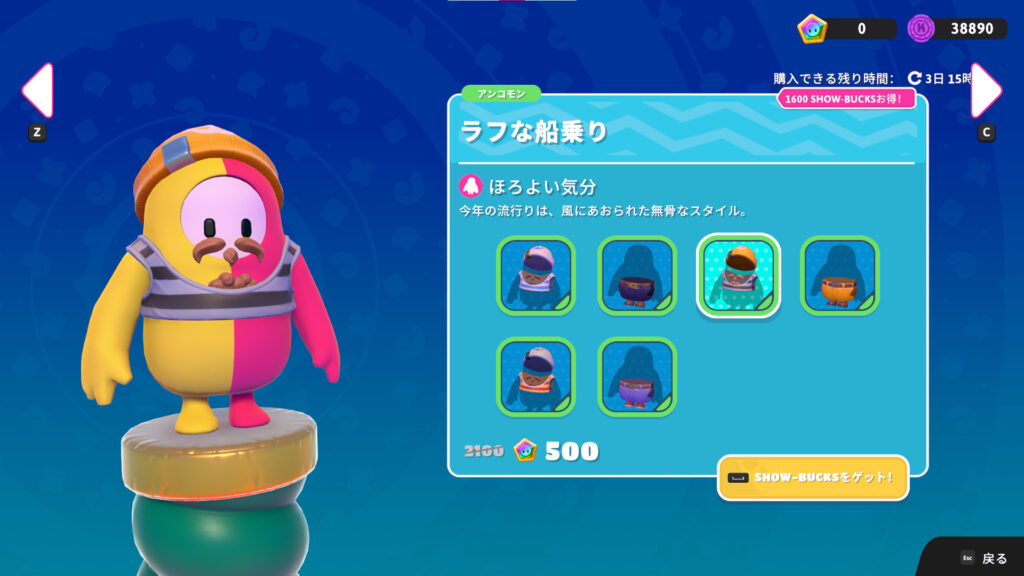Choose the light purple pants costume piece

[x=637, y=376]
